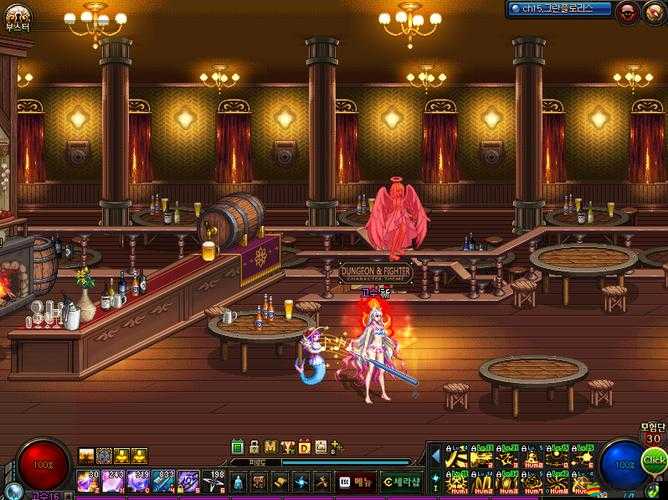668x500 pixels.
Task: Use the first quick slot item with count 30
Action: pyautogui.click(x=88, y=481)
